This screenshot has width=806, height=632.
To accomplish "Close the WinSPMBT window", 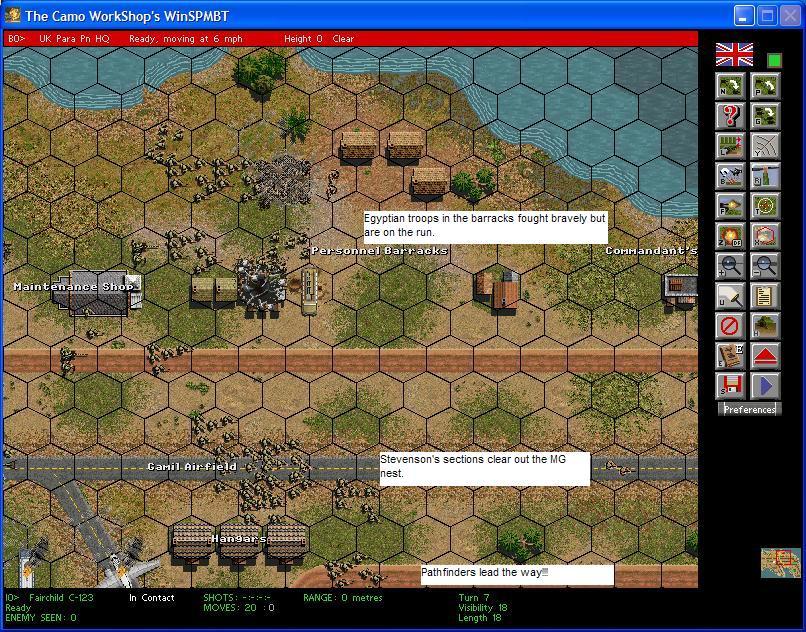I will pos(790,16).
